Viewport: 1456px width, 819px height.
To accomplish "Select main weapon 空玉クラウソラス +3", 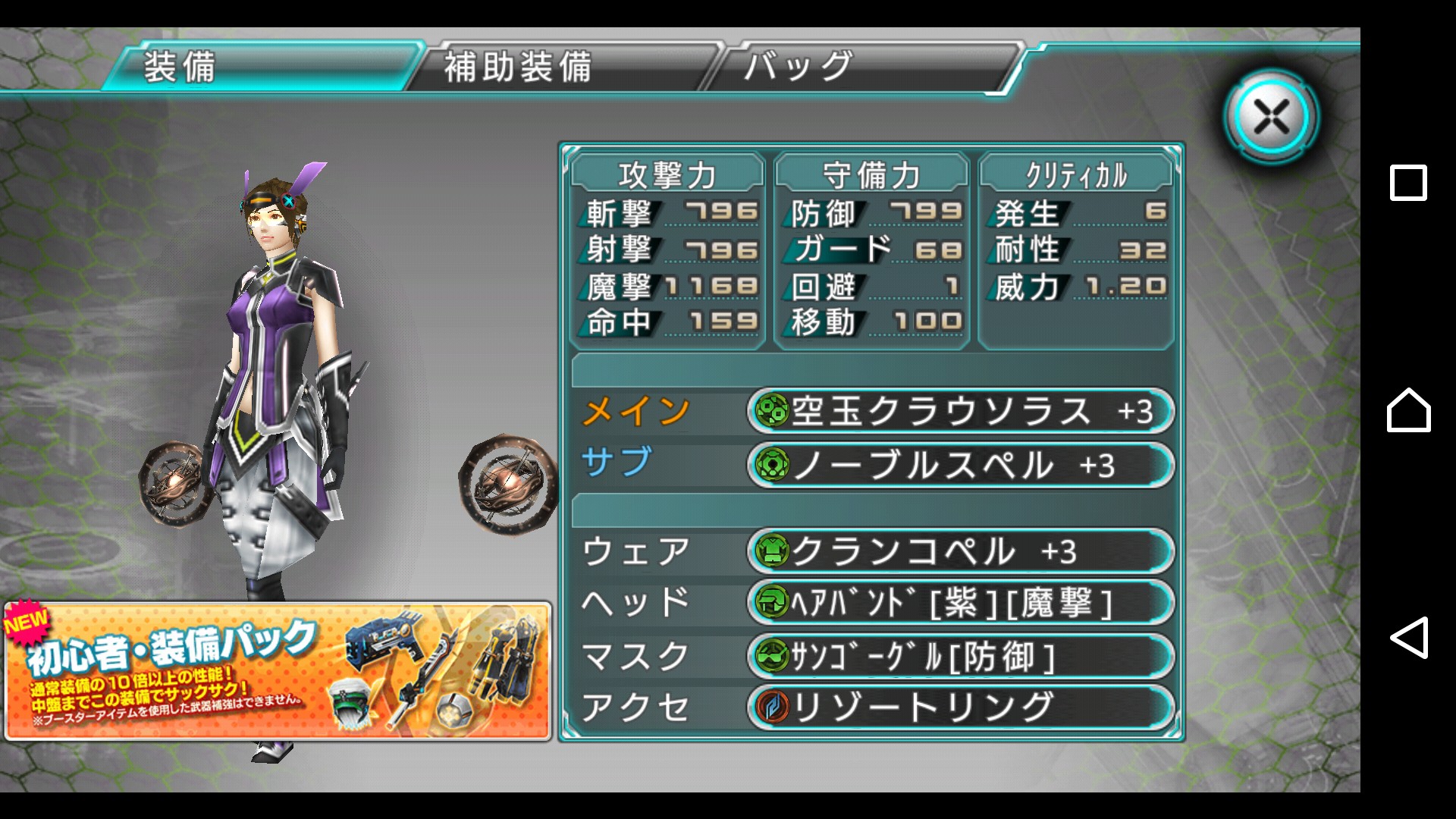I will click(959, 412).
